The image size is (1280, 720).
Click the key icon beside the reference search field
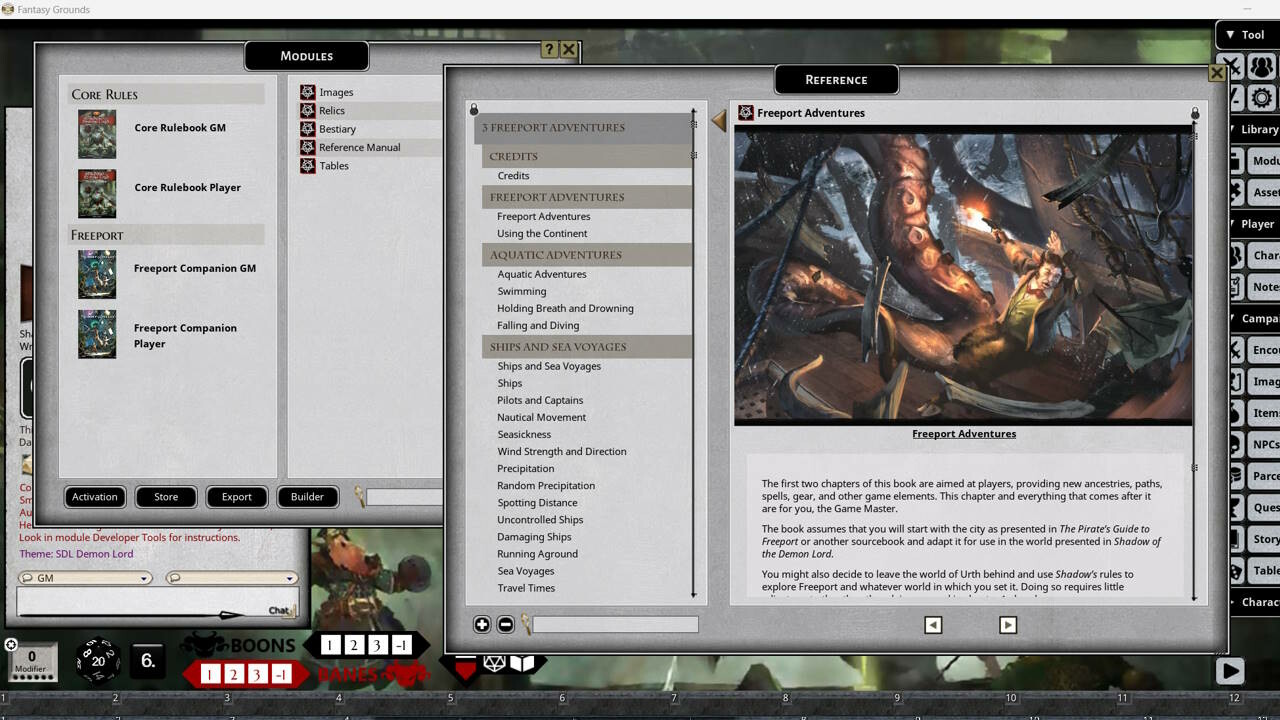point(524,624)
